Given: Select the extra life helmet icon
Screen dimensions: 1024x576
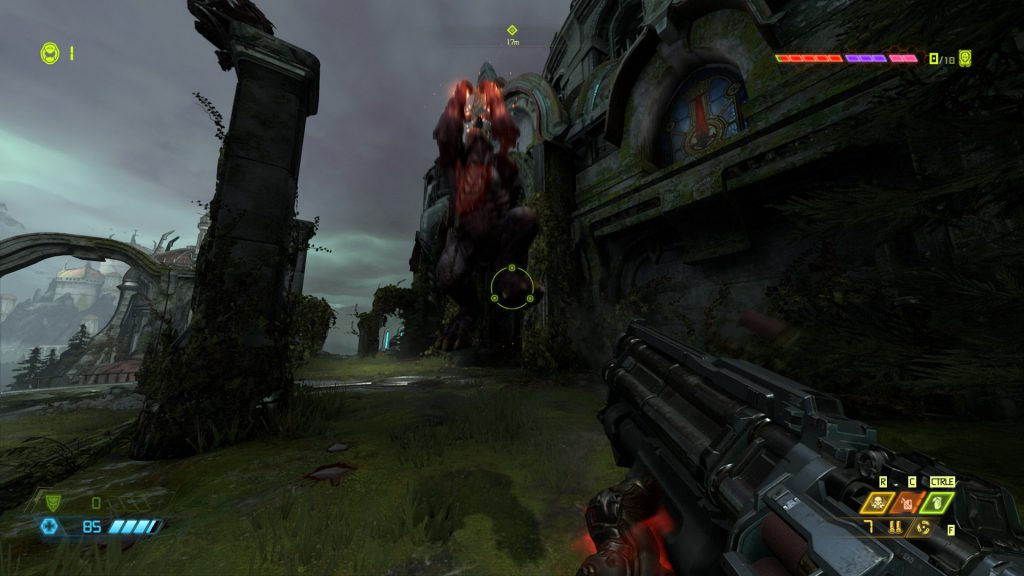Looking at the screenshot, I should click(x=49, y=53).
